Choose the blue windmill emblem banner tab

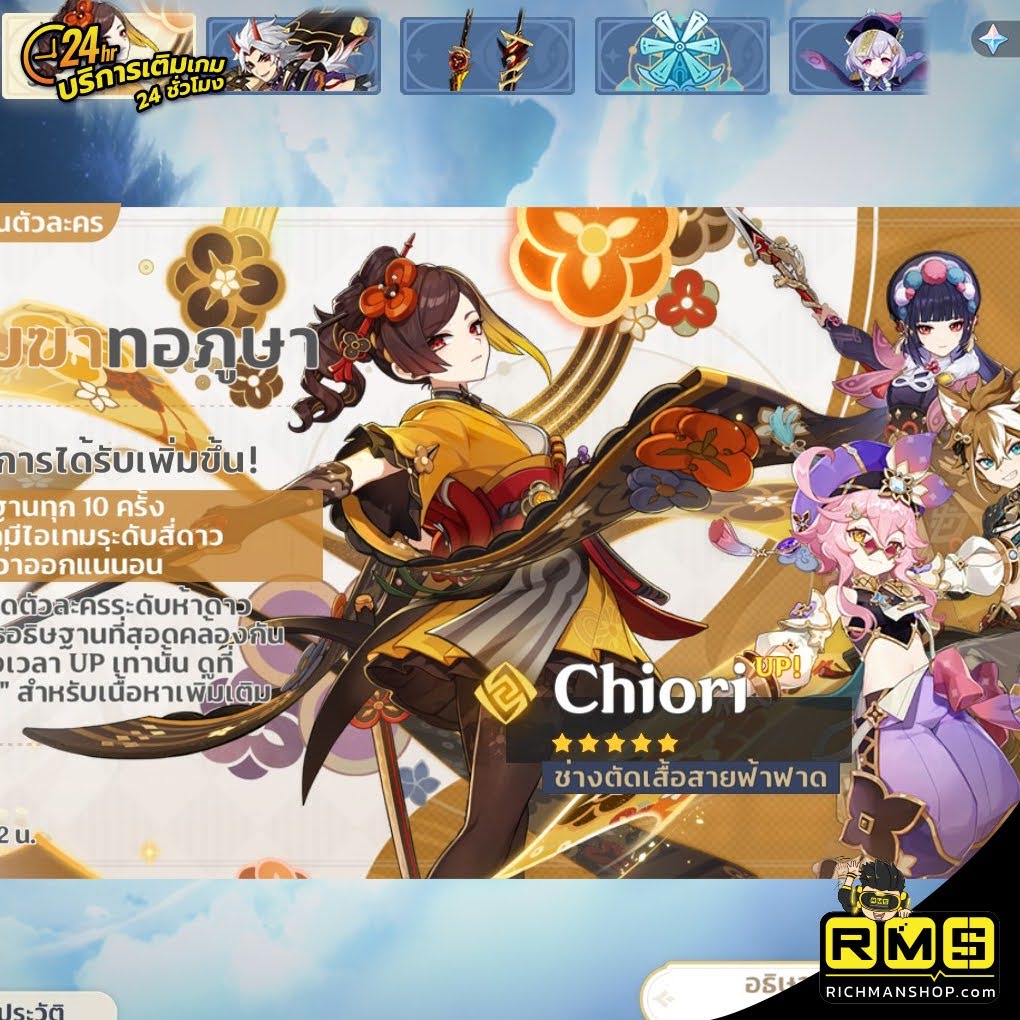click(682, 55)
